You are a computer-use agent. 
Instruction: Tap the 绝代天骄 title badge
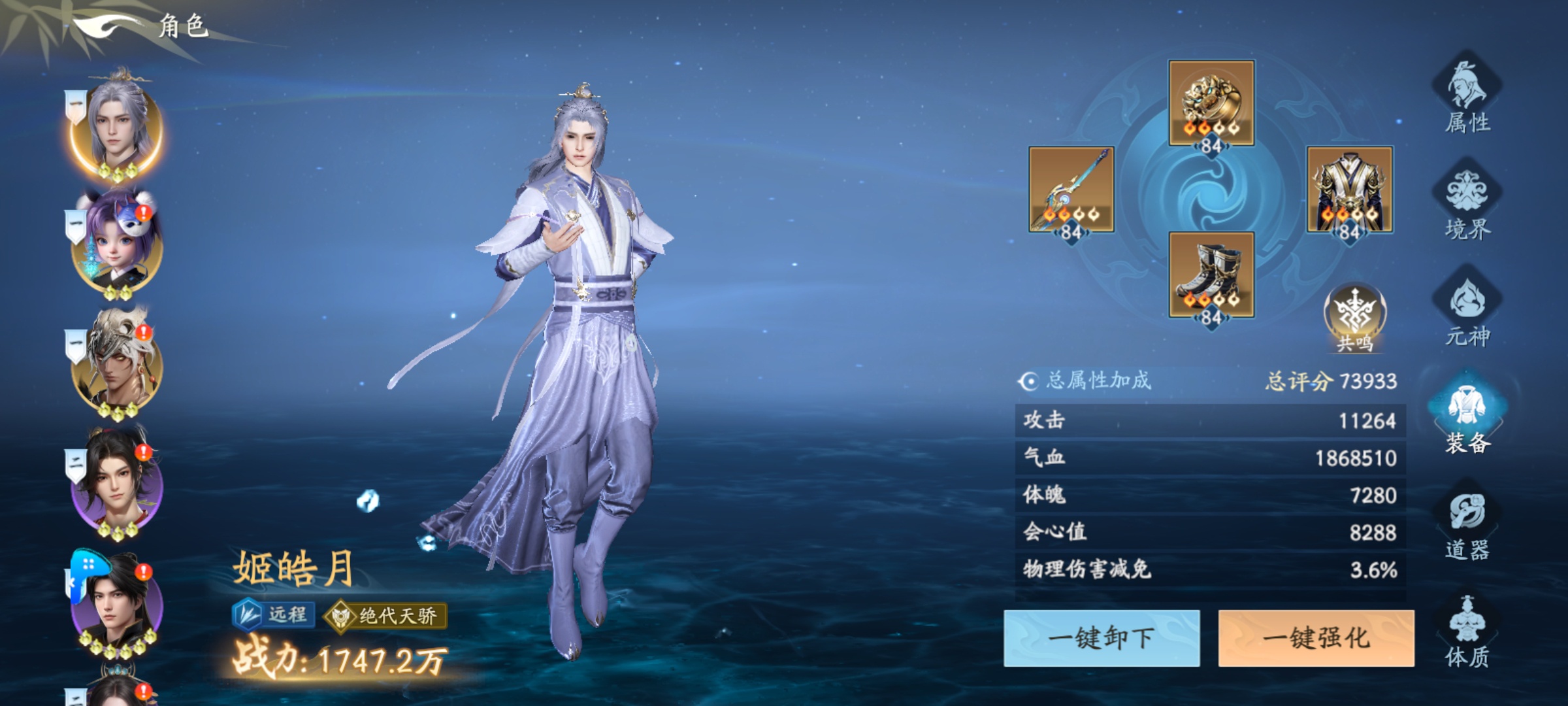tap(387, 616)
